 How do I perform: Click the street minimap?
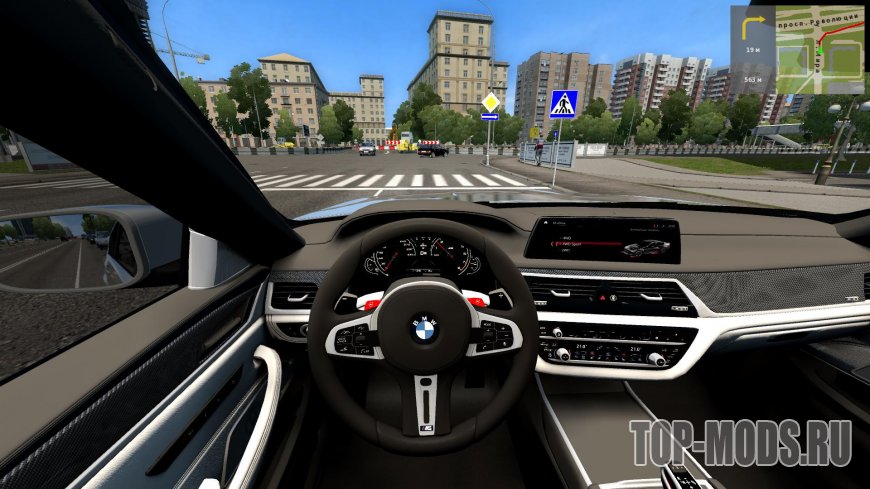[x=820, y=50]
